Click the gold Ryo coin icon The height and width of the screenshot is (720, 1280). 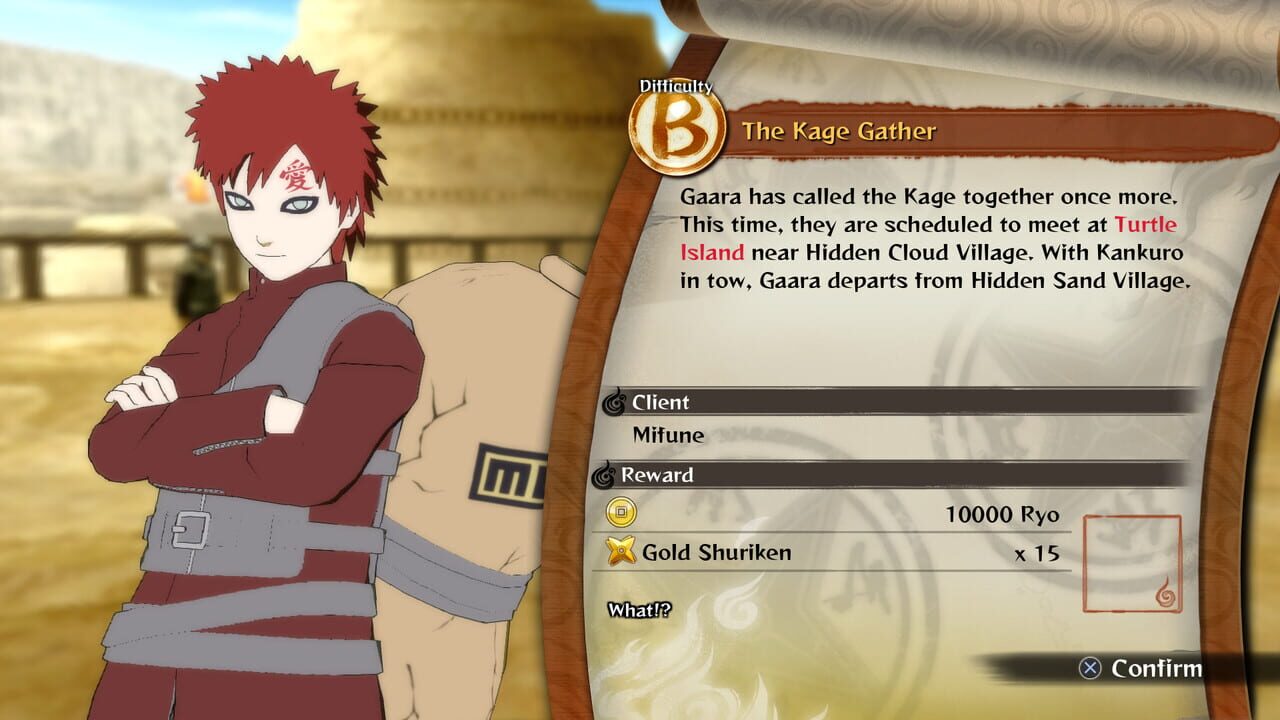point(623,513)
